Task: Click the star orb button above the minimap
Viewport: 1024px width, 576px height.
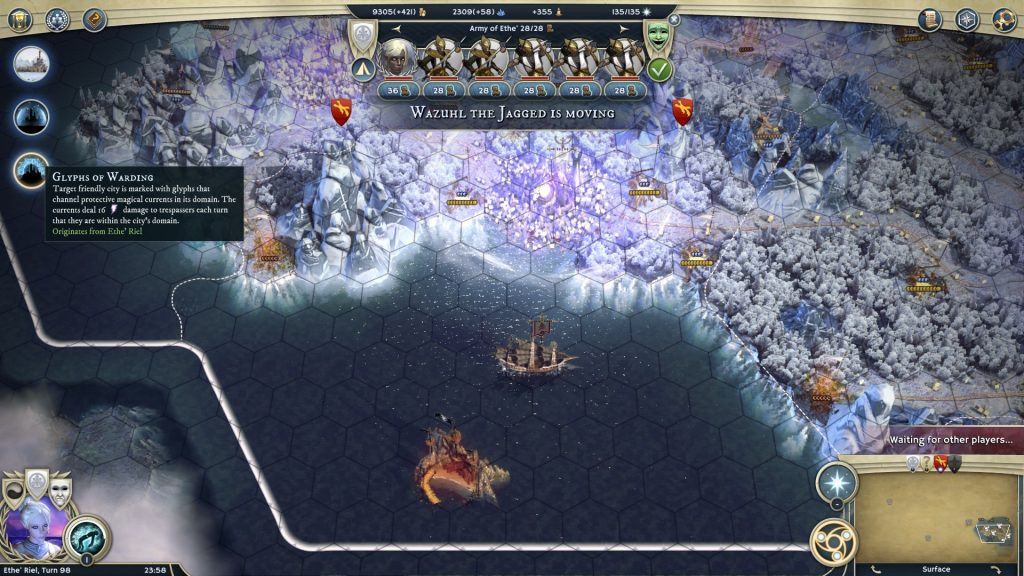Action: (836, 483)
